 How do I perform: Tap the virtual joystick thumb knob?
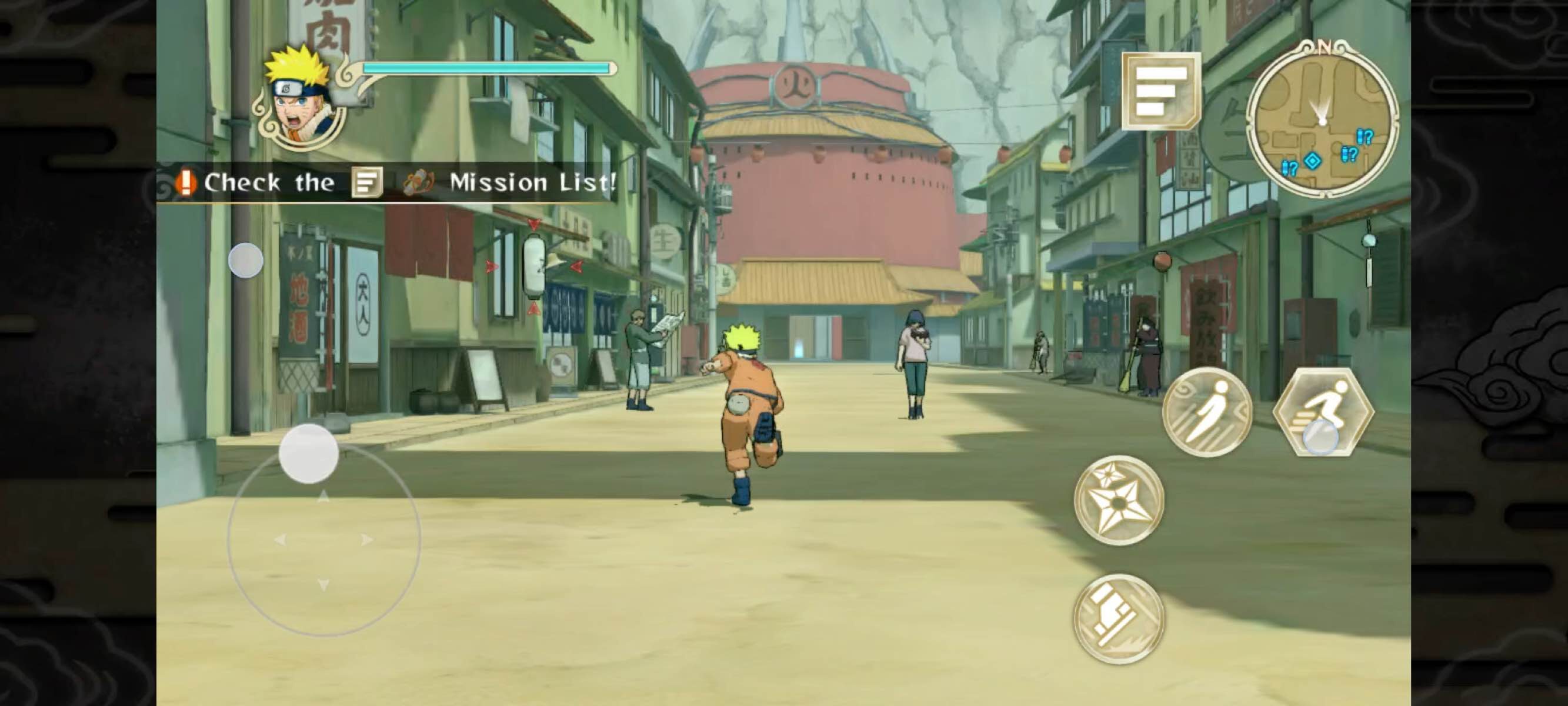click(309, 454)
